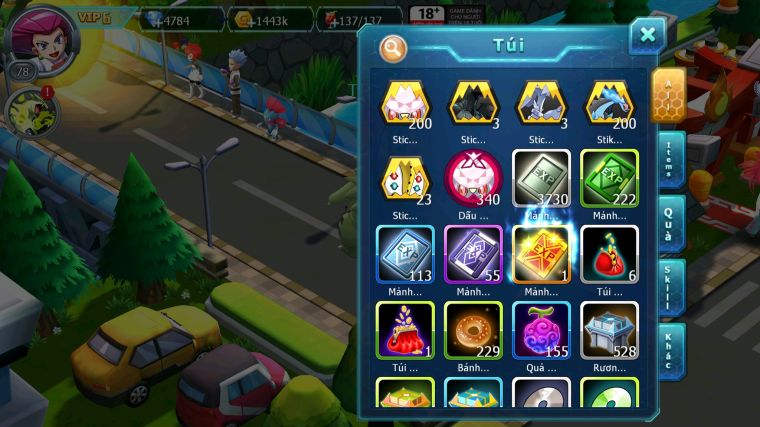This screenshot has height=427, width=760.
Task: Select the green EXP card with 222
Action: point(609,178)
